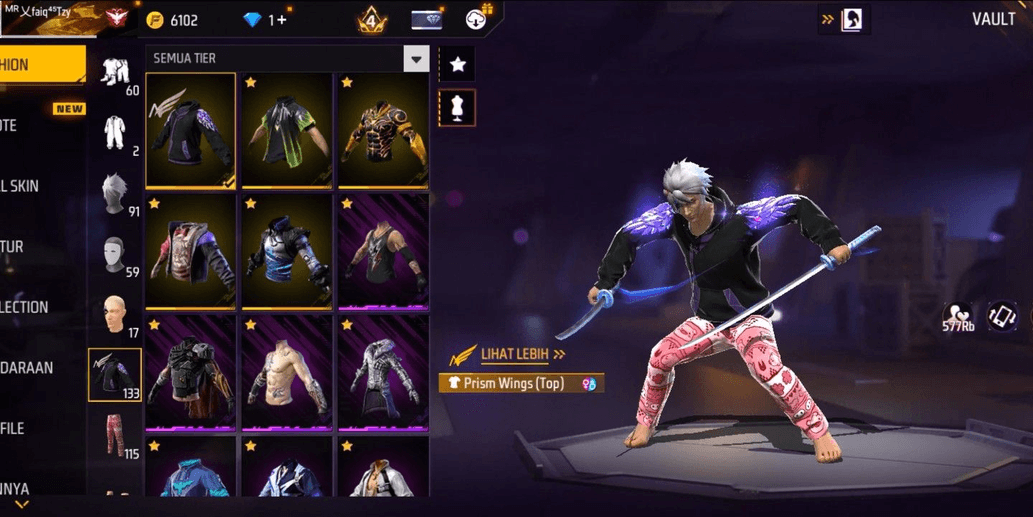The image size is (1033, 517).
Task: Select the Prism Wings black hoodie top
Action: click(x=190, y=130)
